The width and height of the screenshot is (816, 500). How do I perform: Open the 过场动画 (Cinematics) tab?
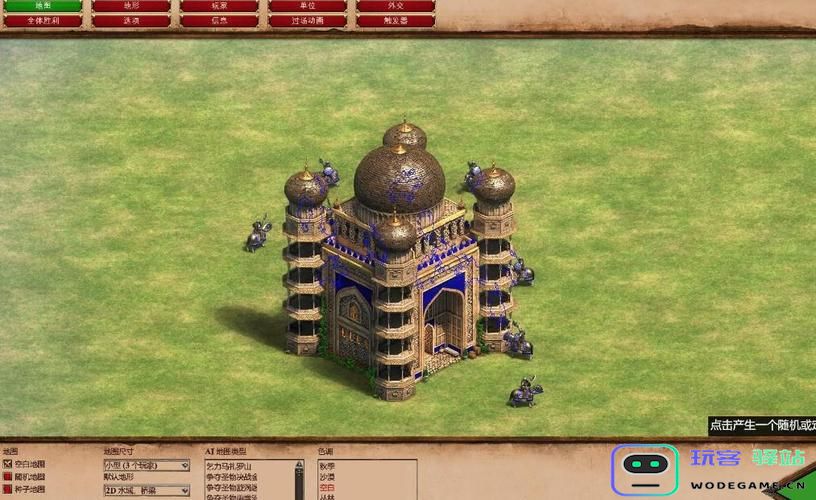[307, 20]
